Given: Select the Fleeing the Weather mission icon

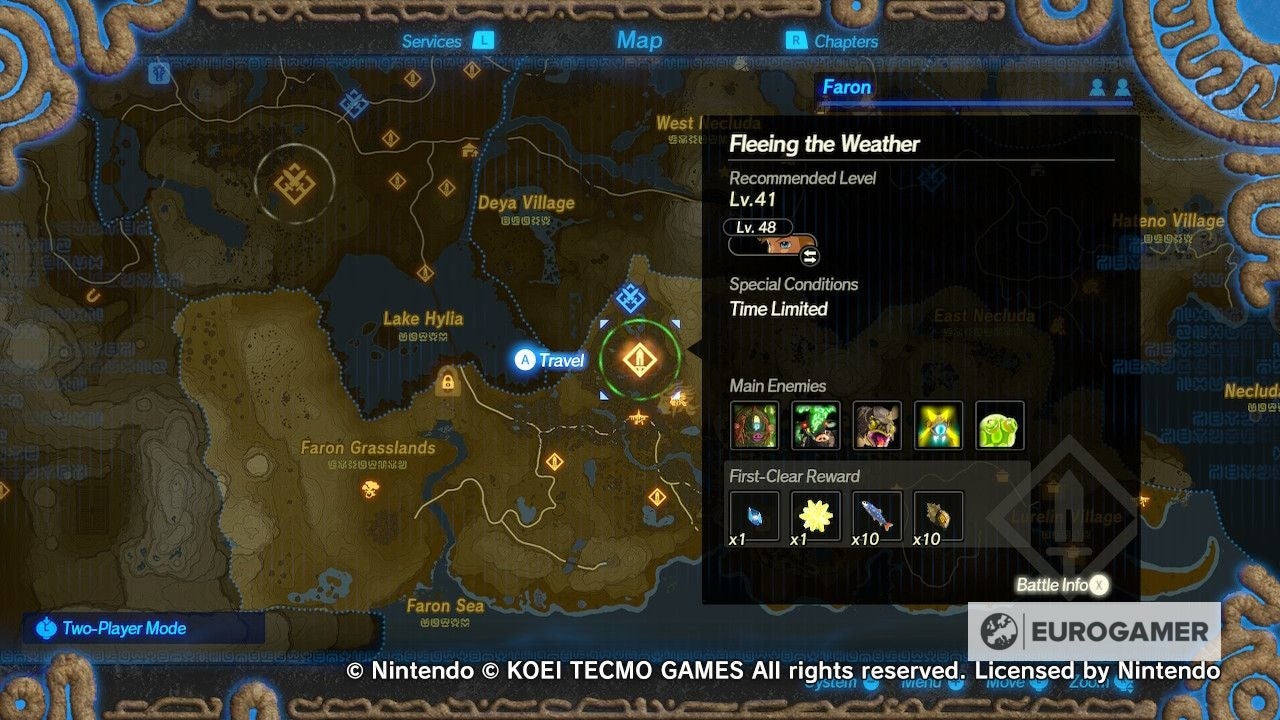Looking at the screenshot, I should tap(640, 360).
